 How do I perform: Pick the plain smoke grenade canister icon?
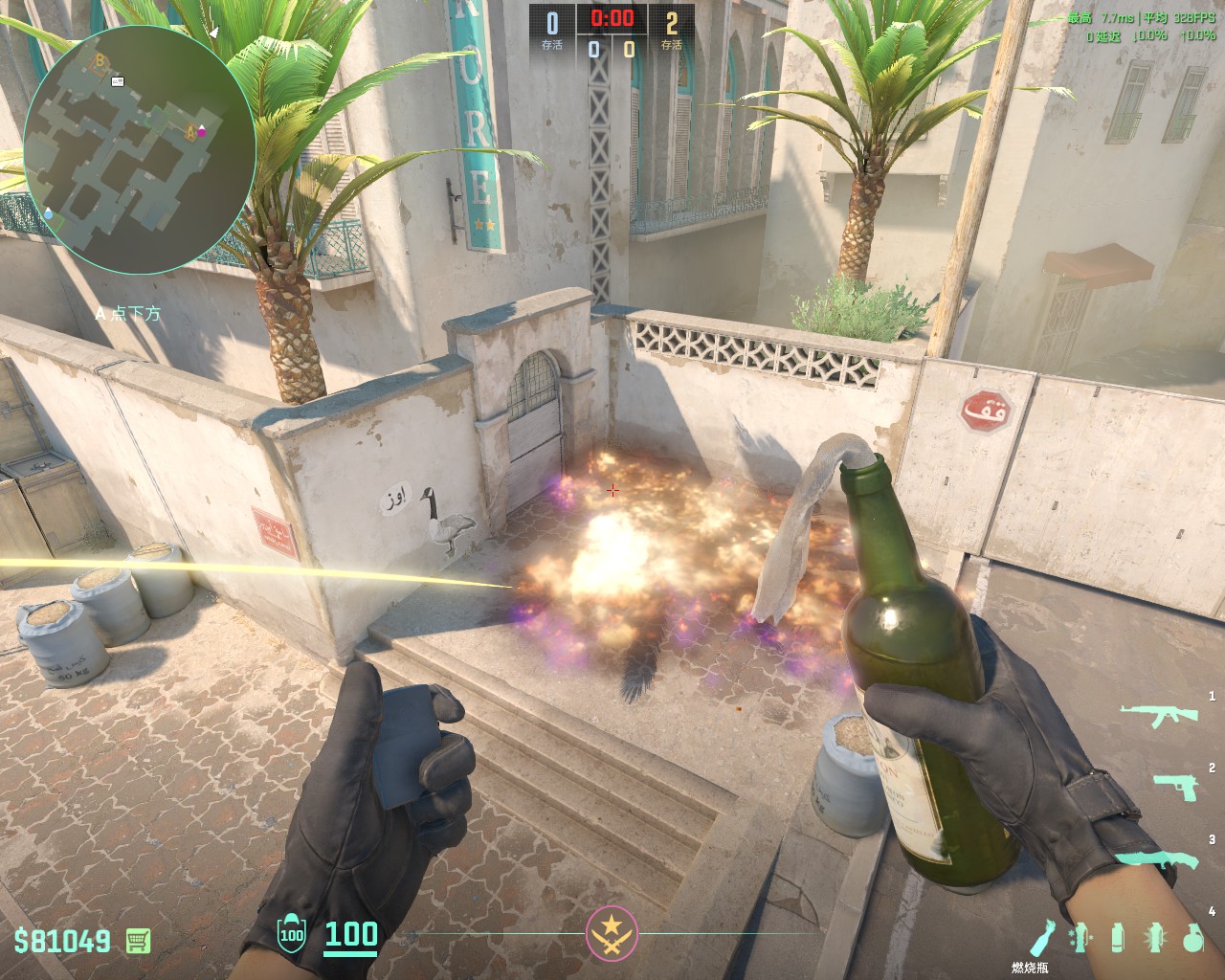[x=1116, y=937]
